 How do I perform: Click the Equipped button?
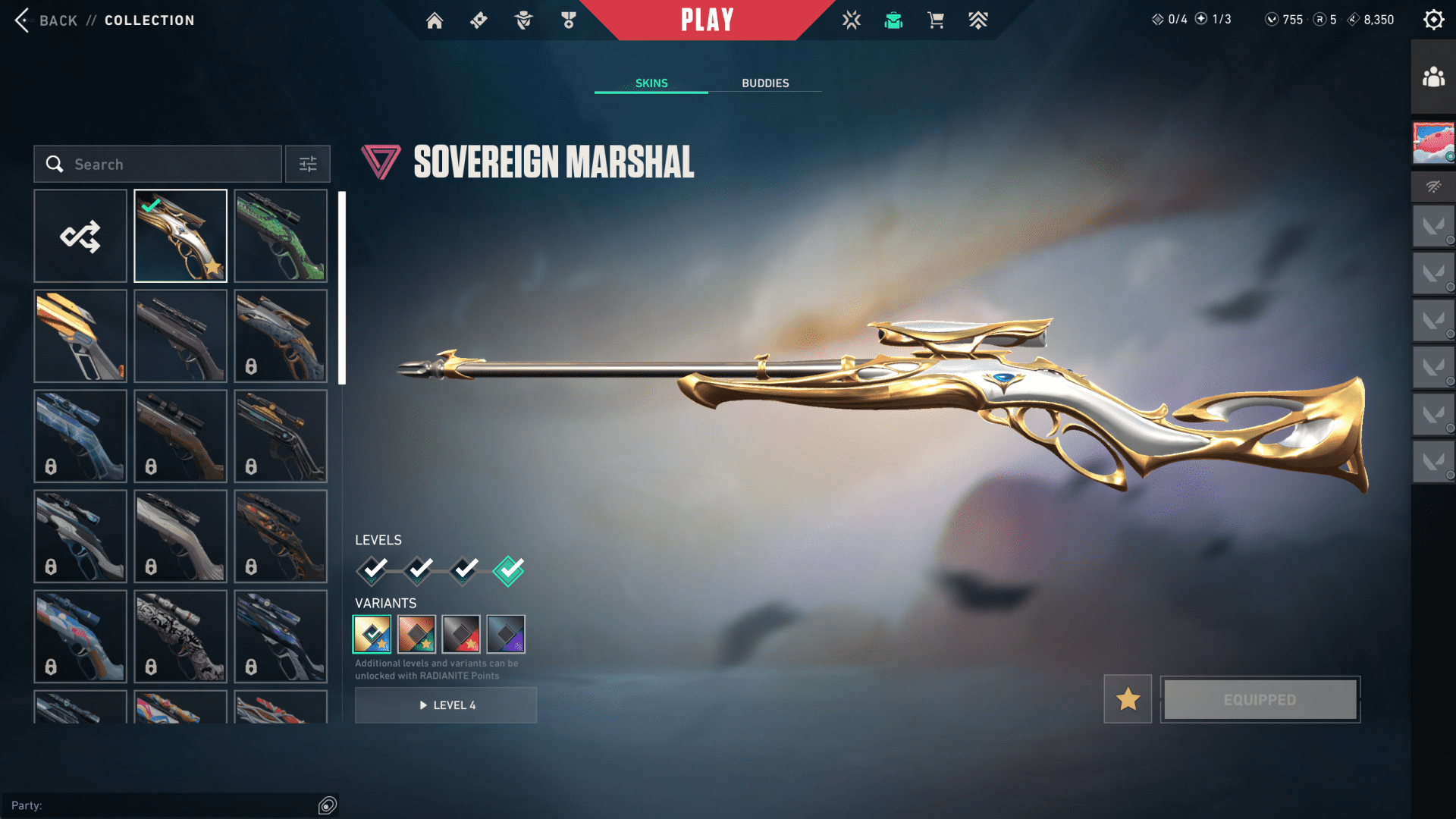[x=1260, y=699]
